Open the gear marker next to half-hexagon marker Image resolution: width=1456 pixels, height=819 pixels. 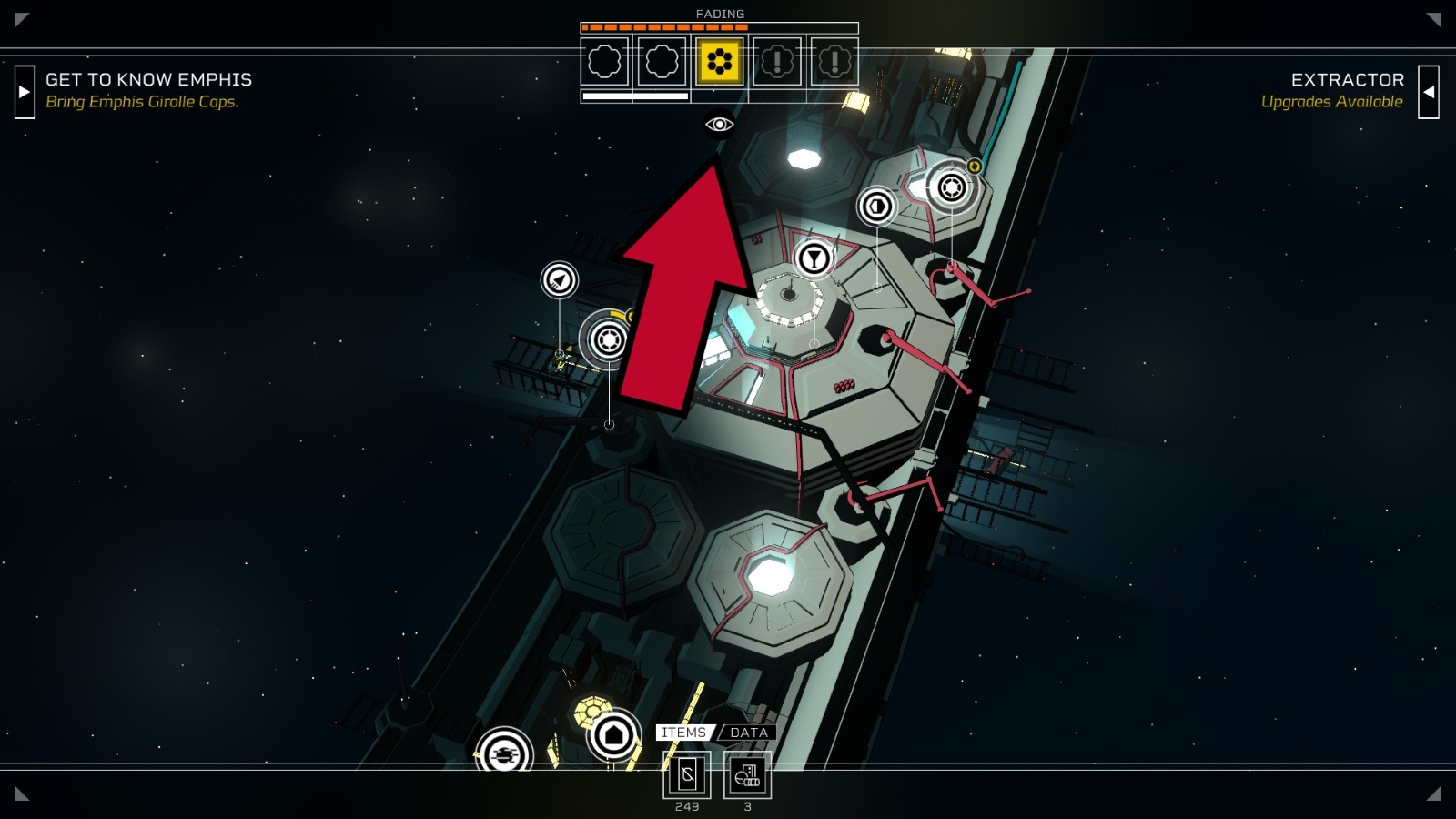coord(951,187)
